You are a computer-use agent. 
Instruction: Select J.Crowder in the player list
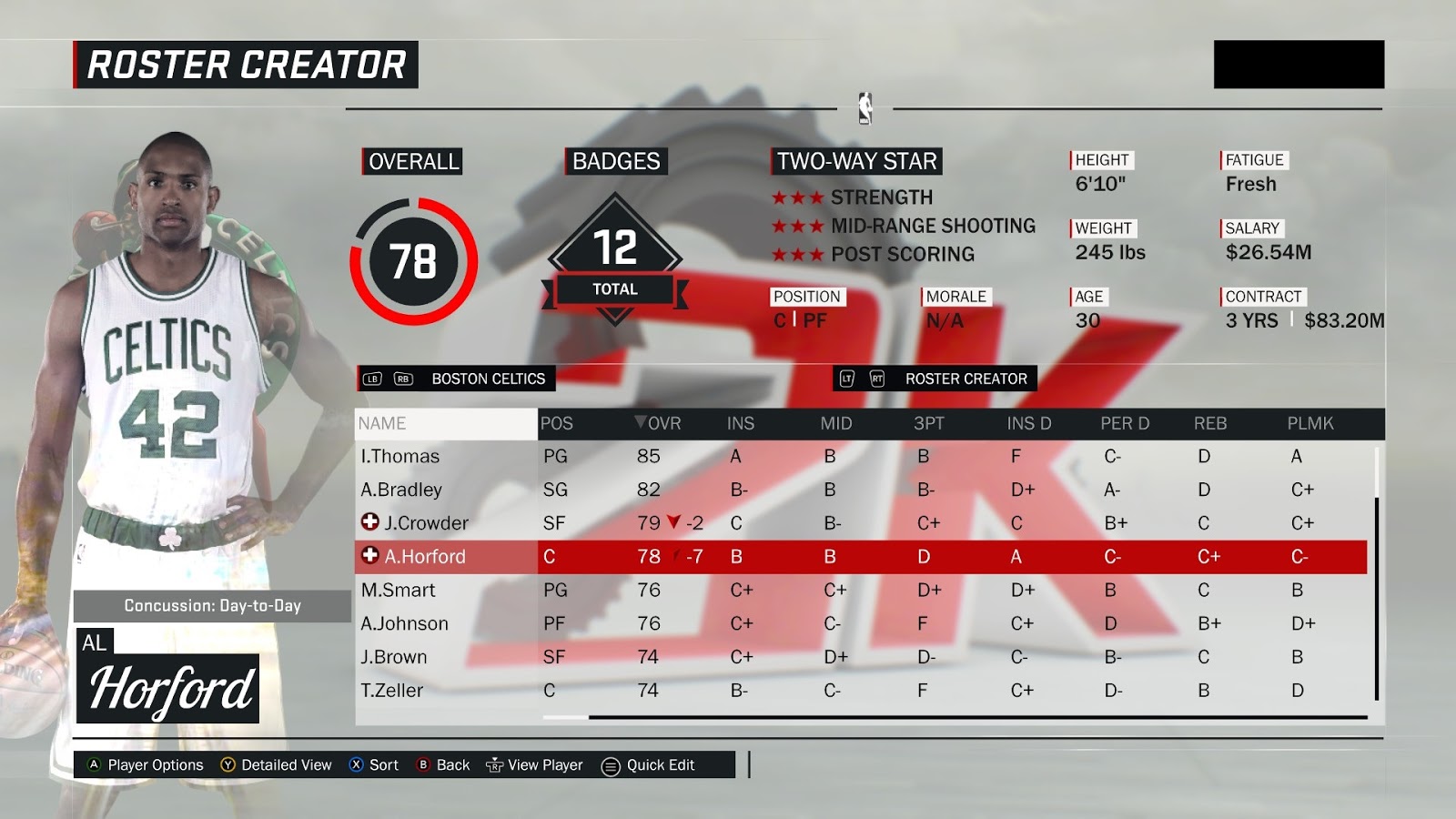(426, 523)
